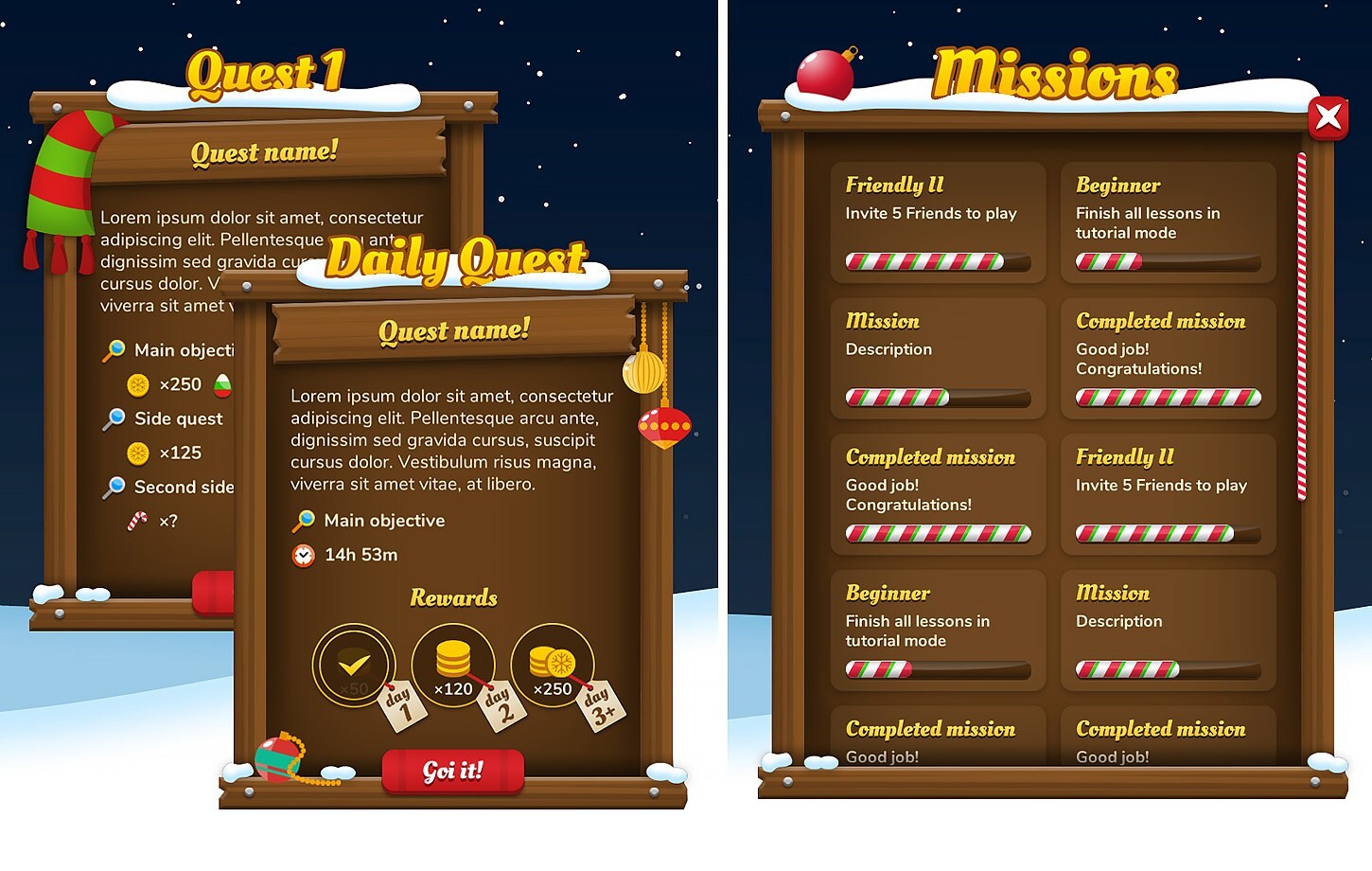Select the Side quest magnifying glass icon
This screenshot has height=871, width=1372.
tap(115, 418)
